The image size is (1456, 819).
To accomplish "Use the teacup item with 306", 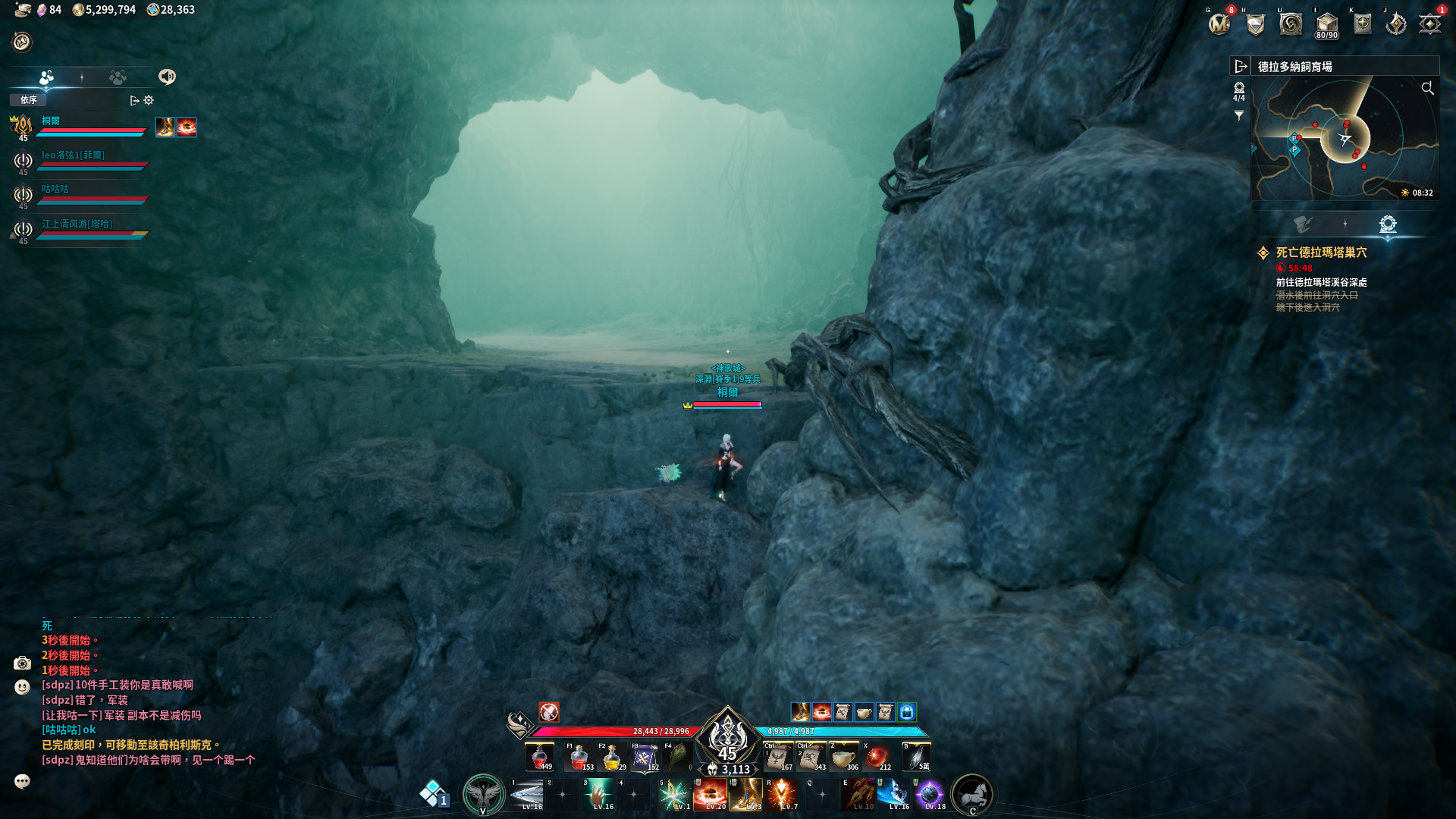I will [x=843, y=757].
